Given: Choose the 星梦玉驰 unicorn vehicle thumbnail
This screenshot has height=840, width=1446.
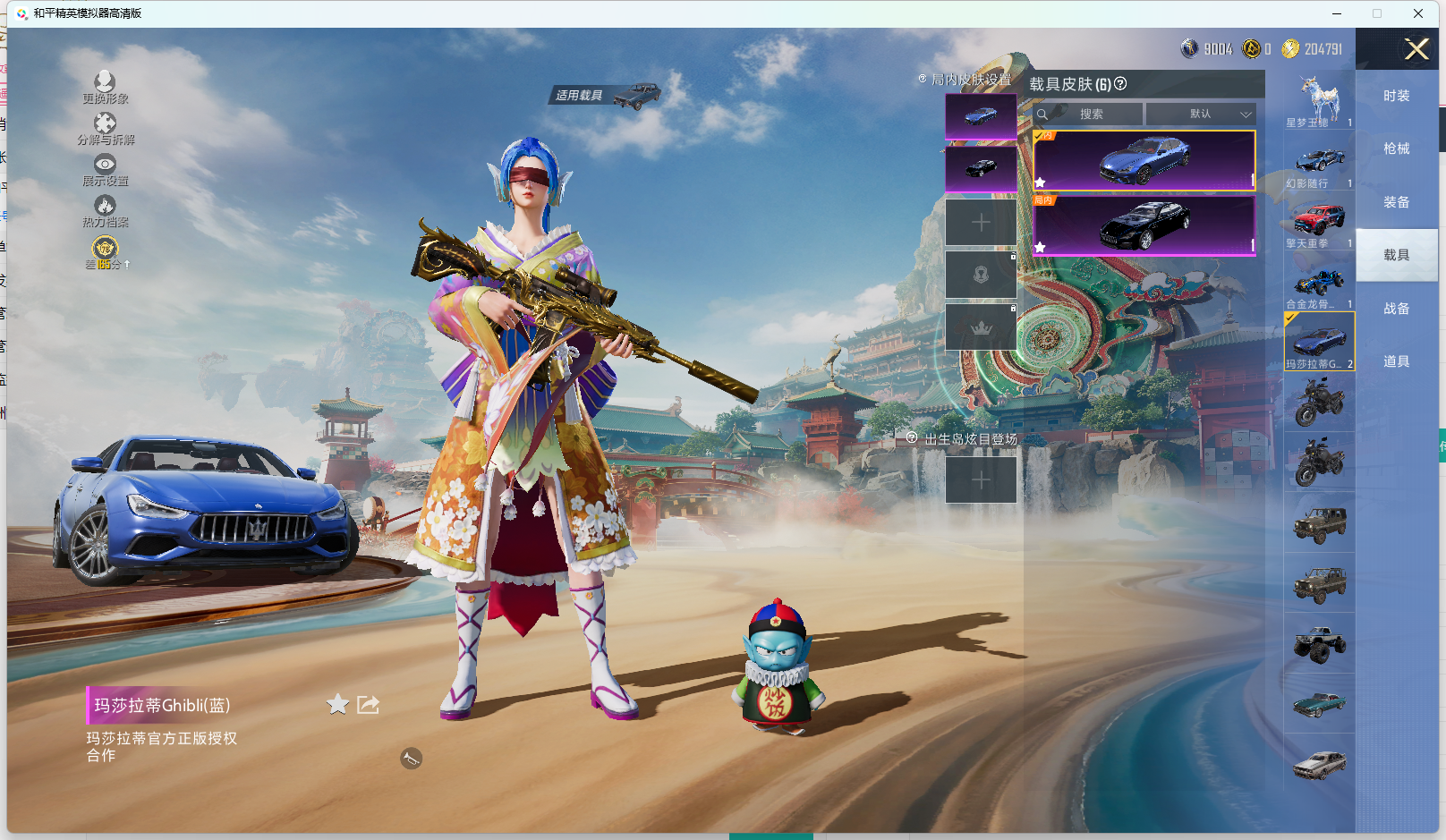Looking at the screenshot, I should click(x=1319, y=100).
